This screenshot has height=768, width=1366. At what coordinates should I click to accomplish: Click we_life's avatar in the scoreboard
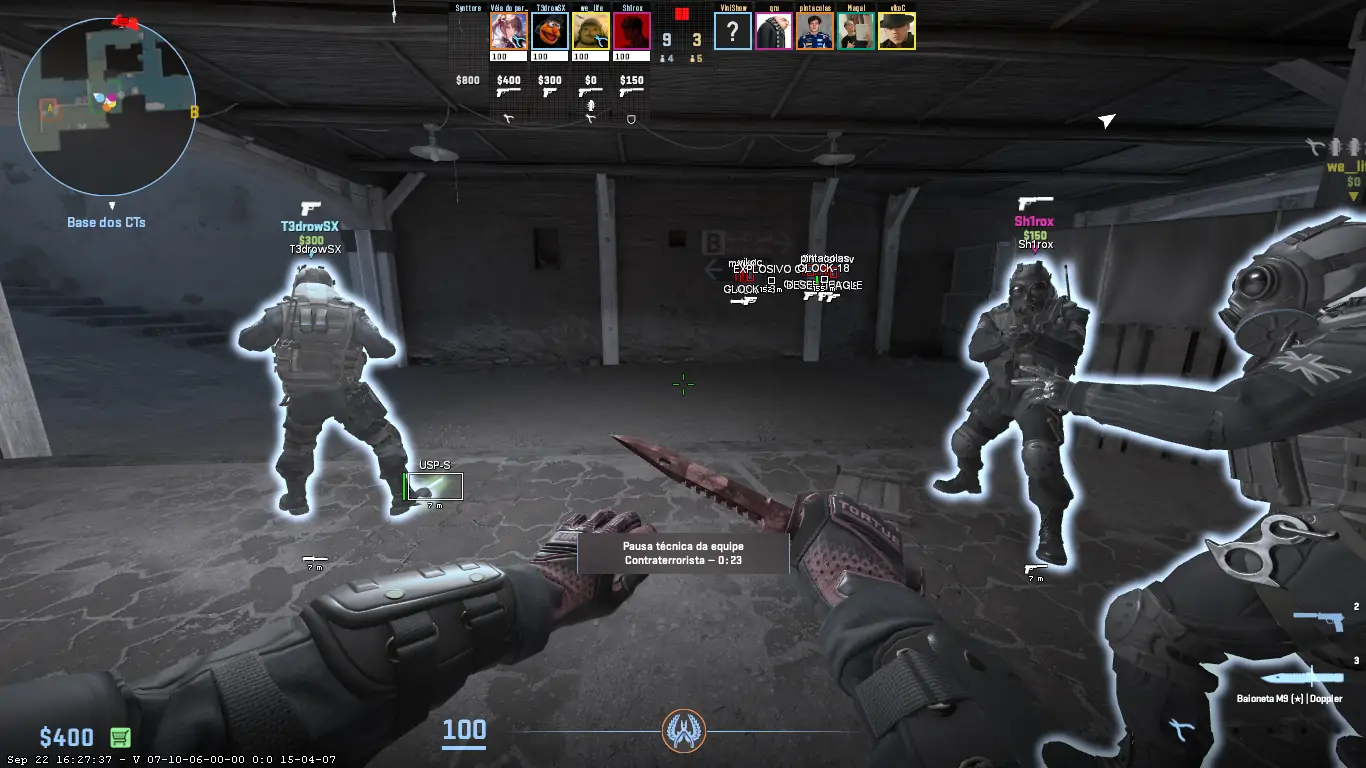591,31
